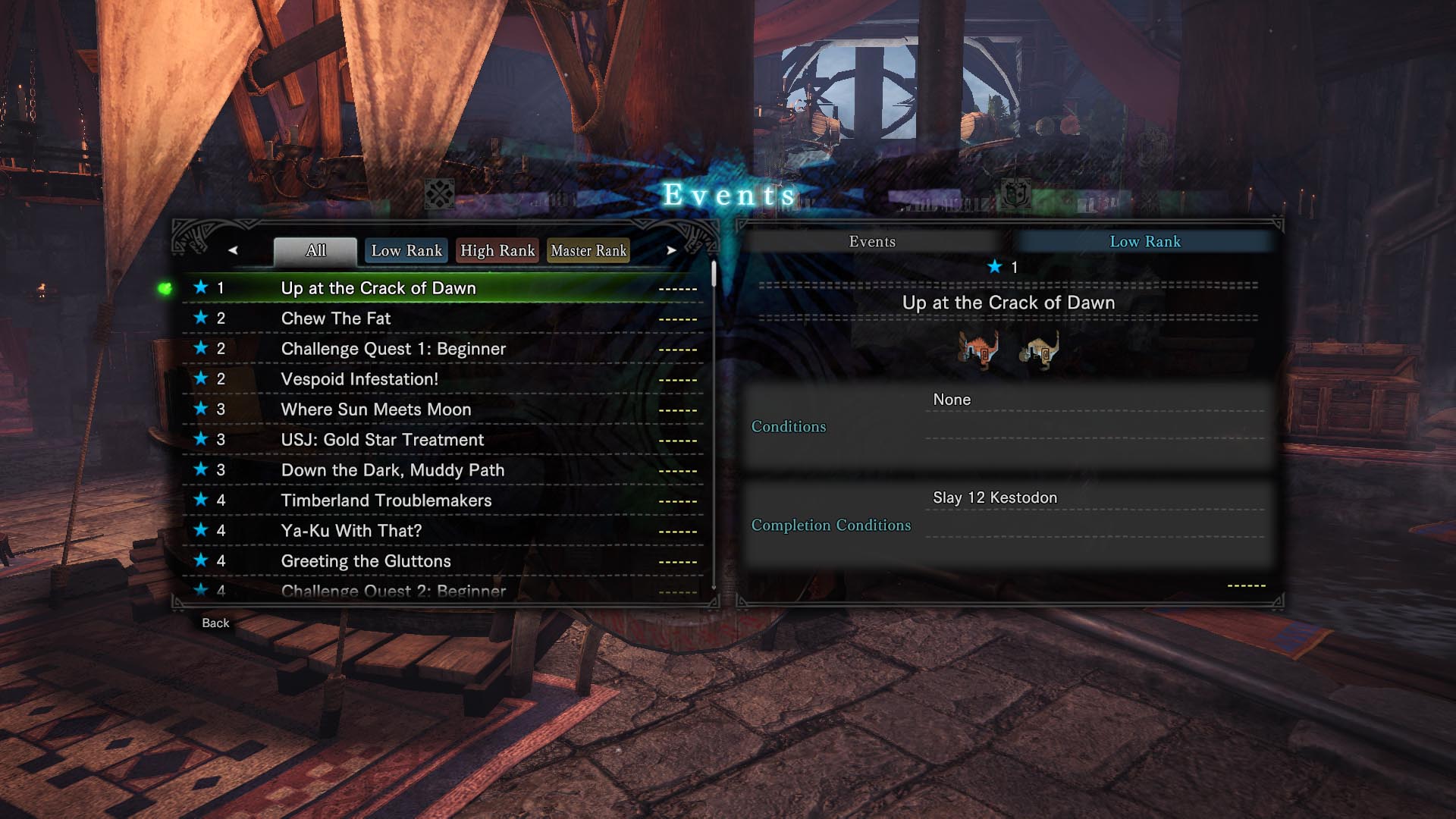Select Challenge Quest 2: Beginner
Image resolution: width=1456 pixels, height=819 pixels.
(393, 590)
